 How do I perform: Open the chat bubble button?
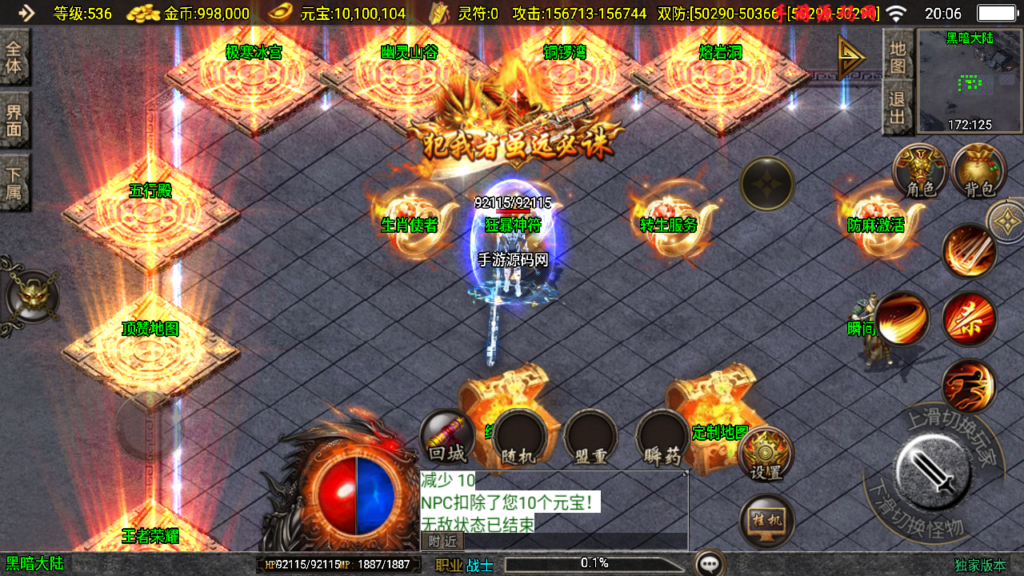pos(711,564)
